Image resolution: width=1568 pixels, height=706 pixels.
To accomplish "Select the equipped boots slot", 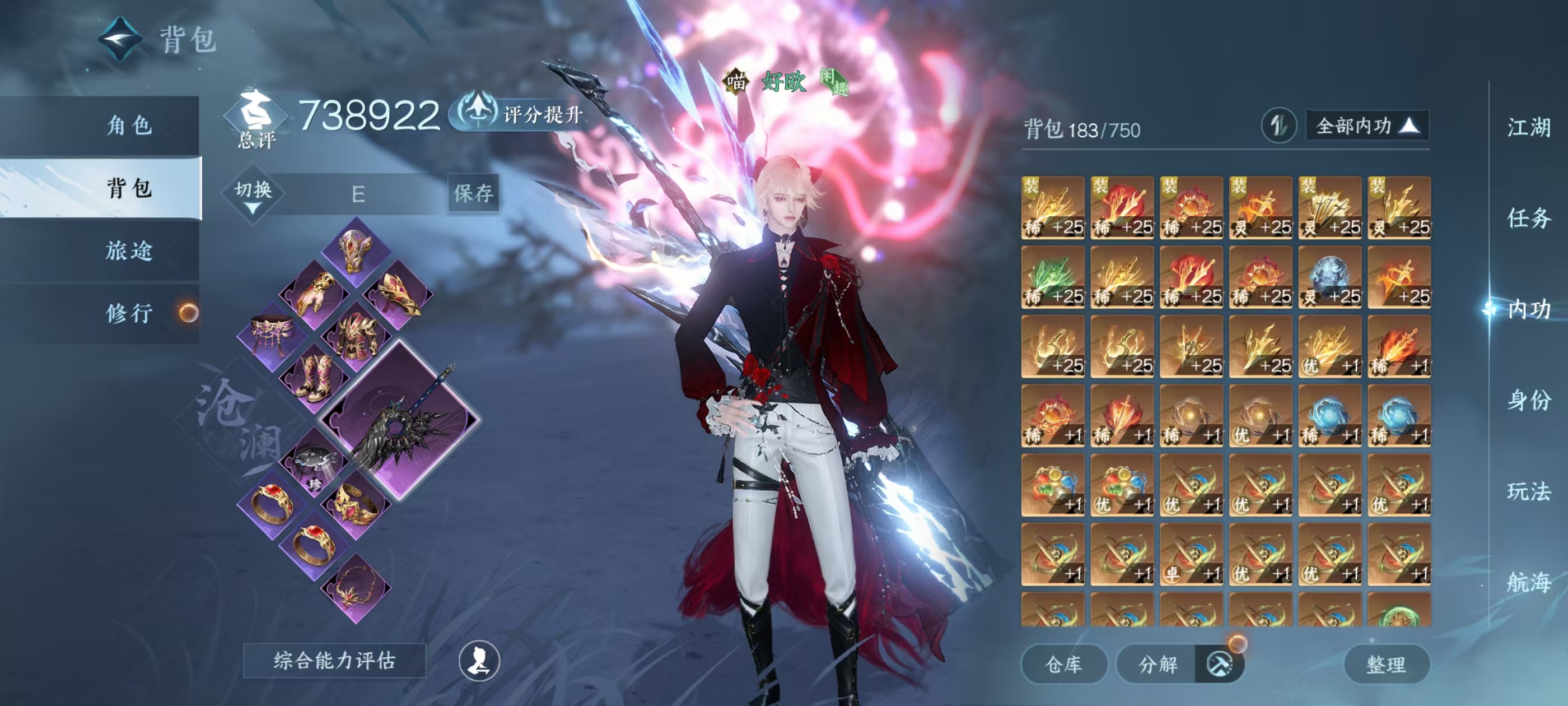I will [314, 377].
